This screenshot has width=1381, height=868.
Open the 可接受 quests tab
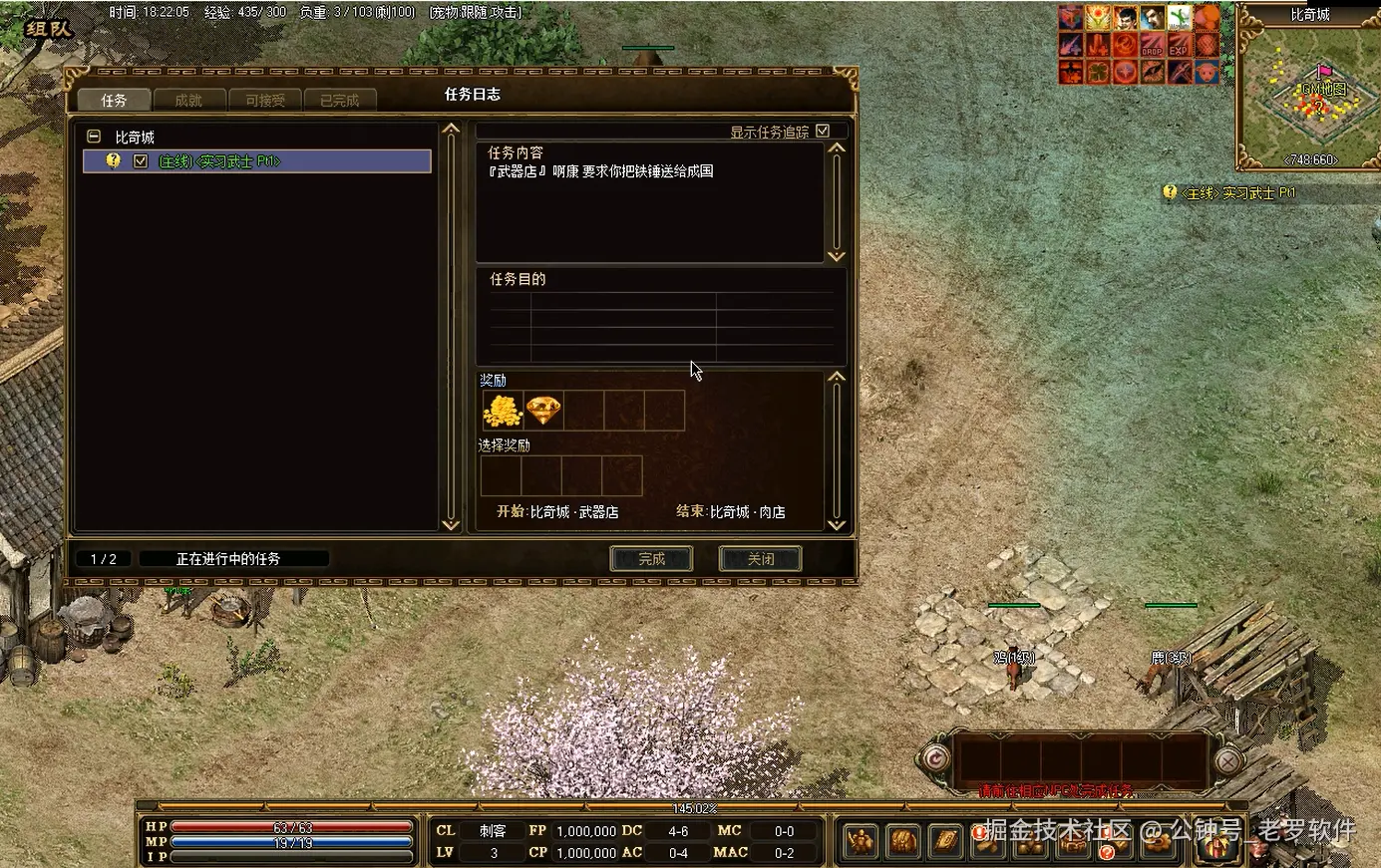click(264, 100)
